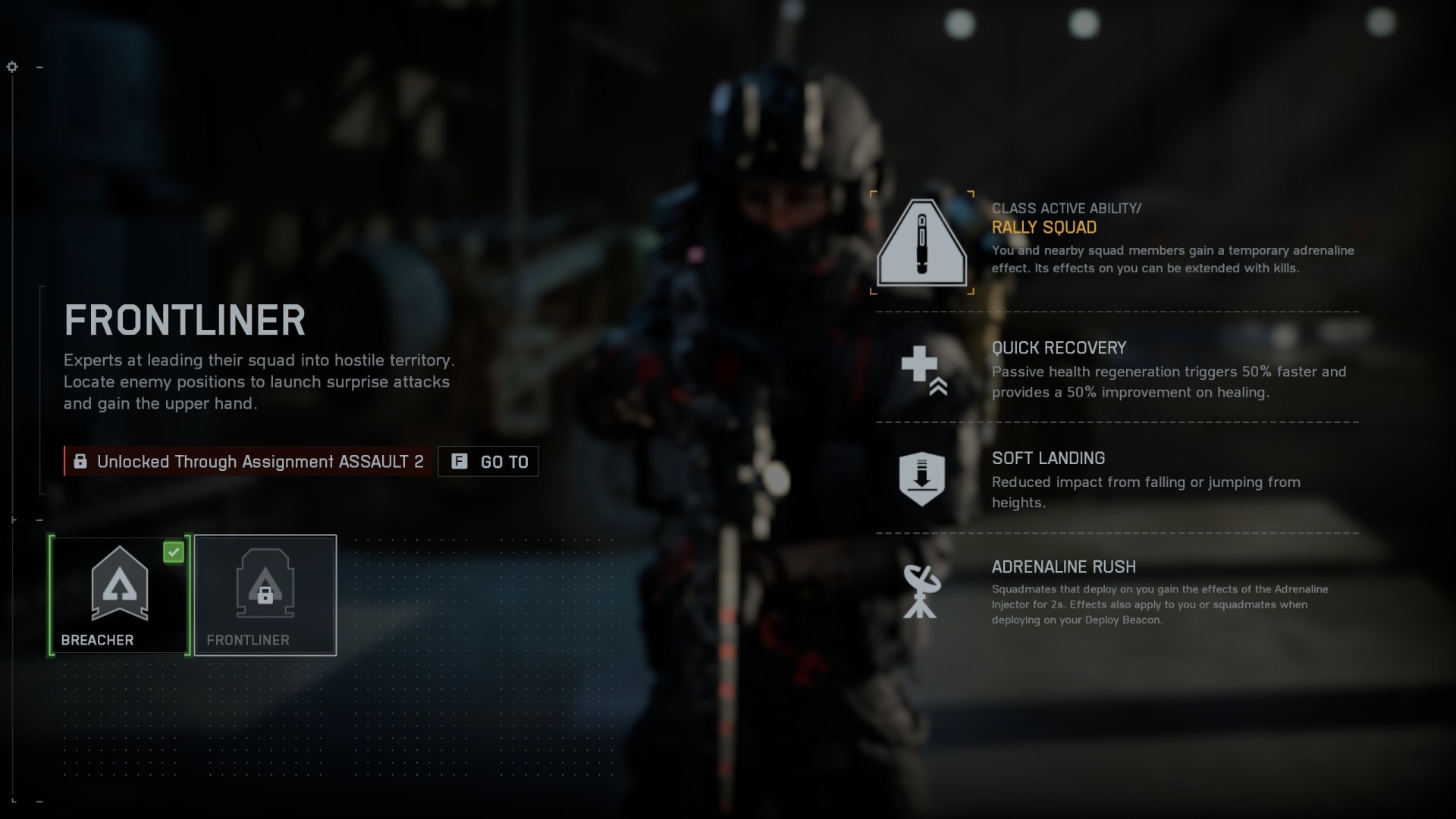Click the Soft Landing shield icon

[x=921, y=479]
